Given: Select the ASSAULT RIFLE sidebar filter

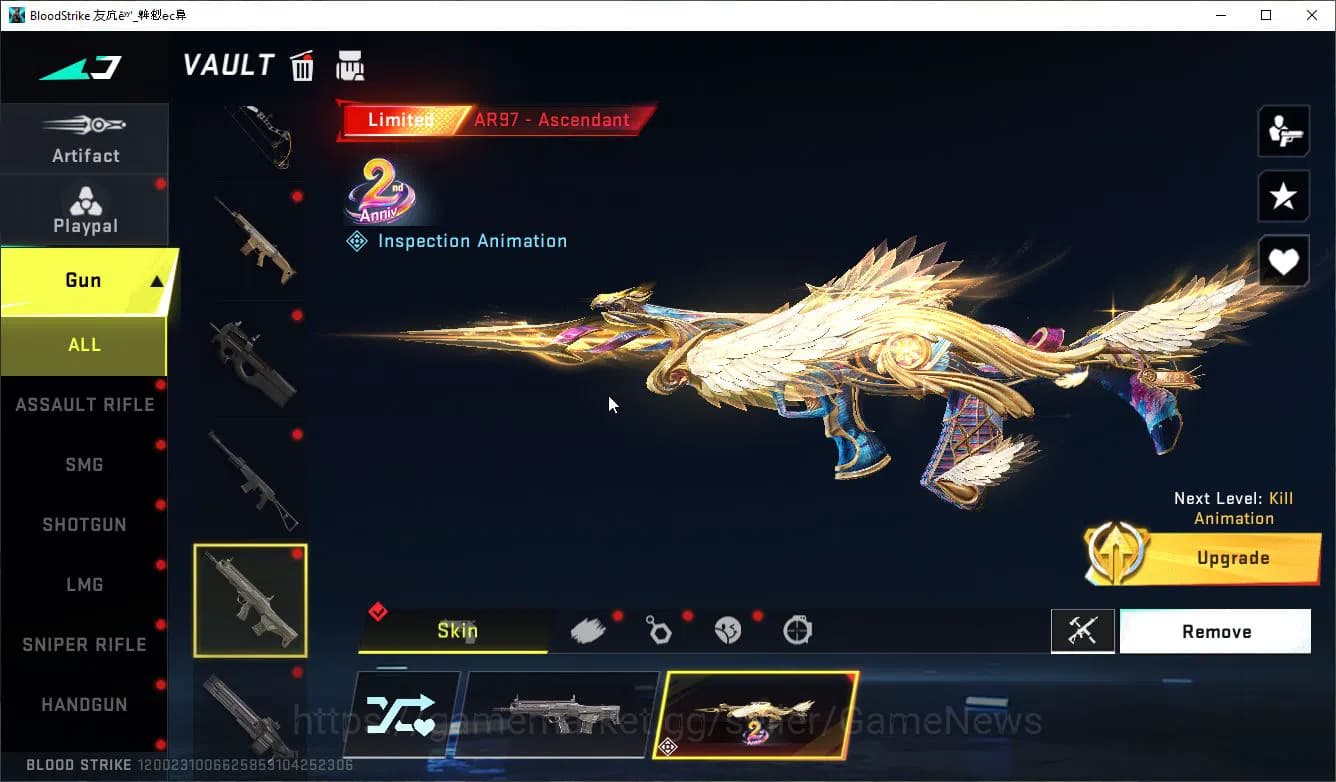Looking at the screenshot, I should point(84,404).
